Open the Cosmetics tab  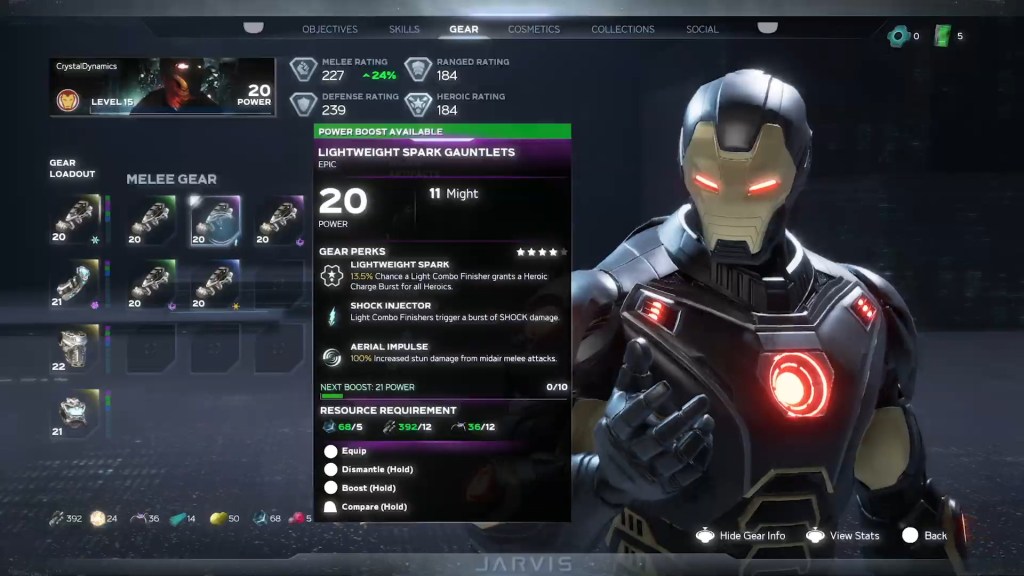[x=534, y=29]
